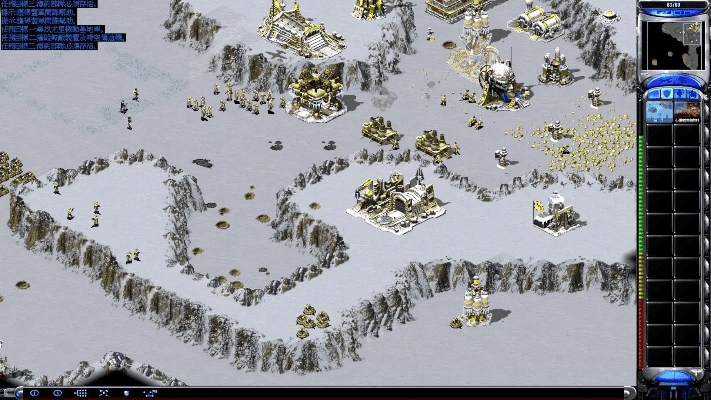Activate the X-shaped deploy command button
Viewport: 711px width, 400px height.
click(104, 393)
